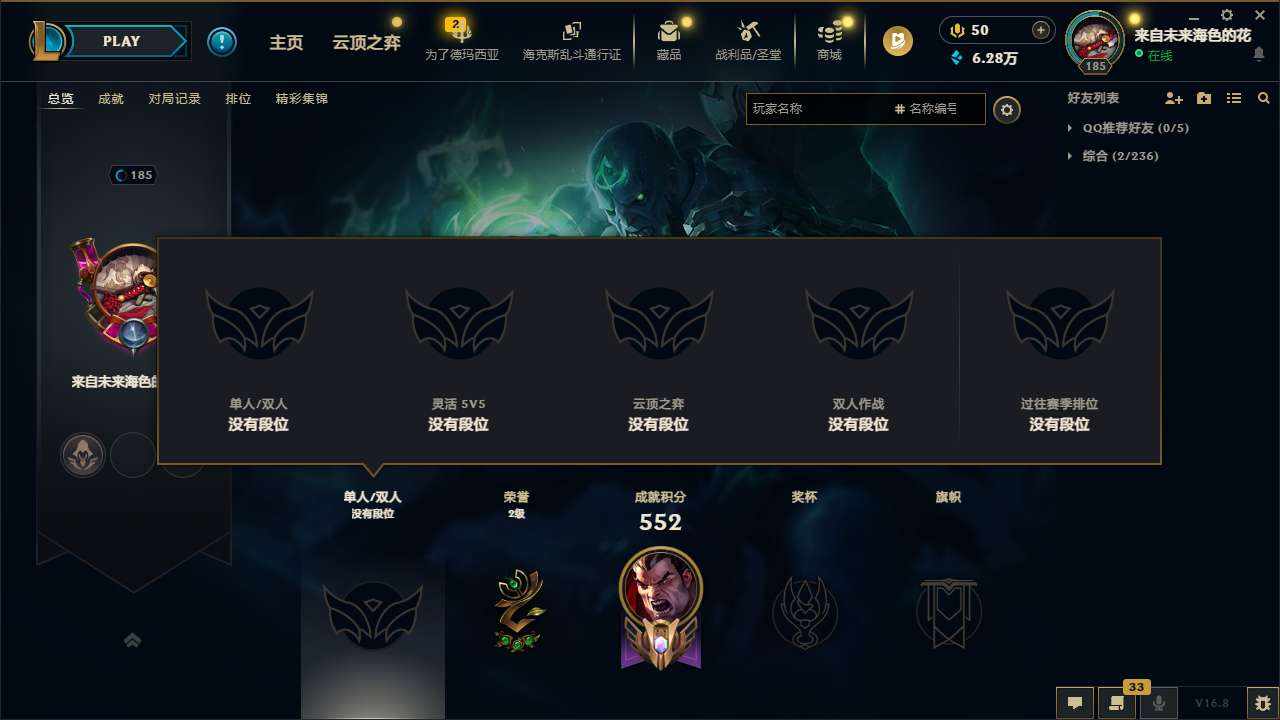Toggle the friend list view mode icon
The height and width of the screenshot is (720, 1280).
[1233, 98]
